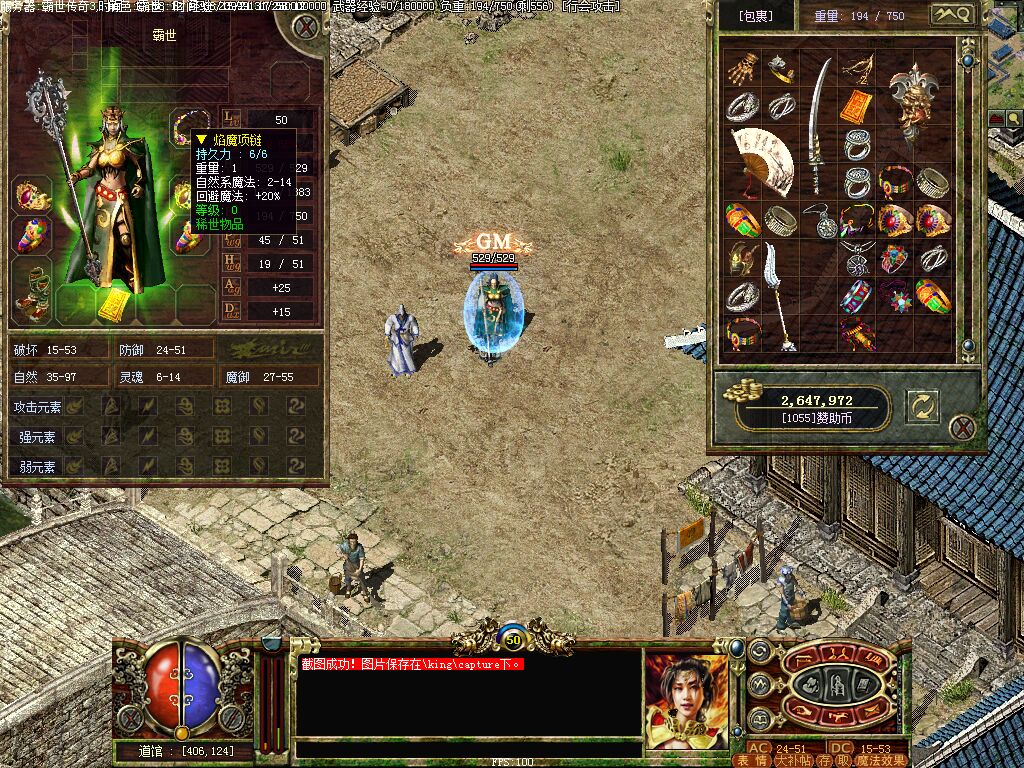Choose the skeletal hand glove item
The width and height of the screenshot is (1024, 768).
click(742, 71)
